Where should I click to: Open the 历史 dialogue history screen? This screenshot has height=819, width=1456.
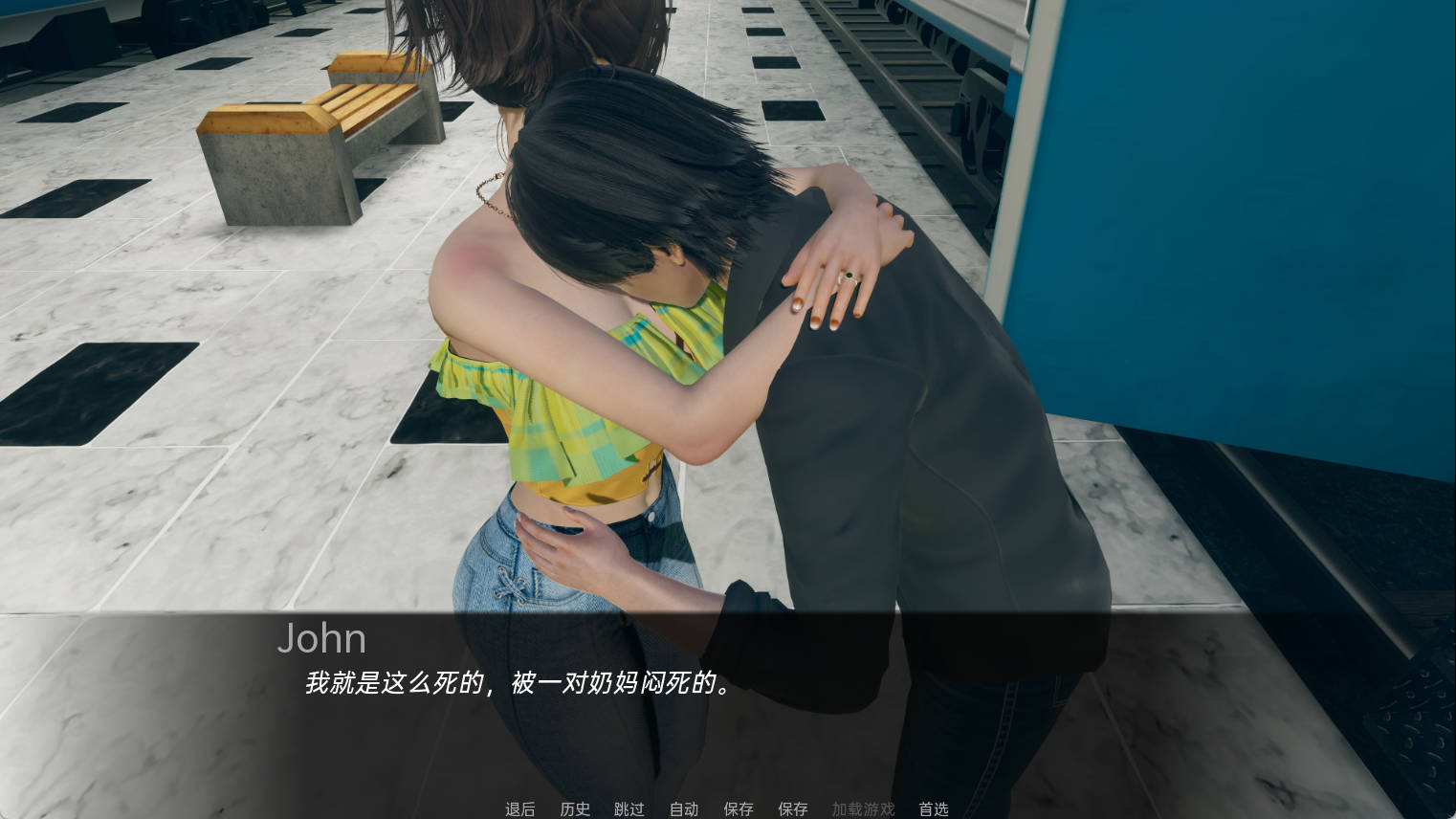tap(574, 808)
